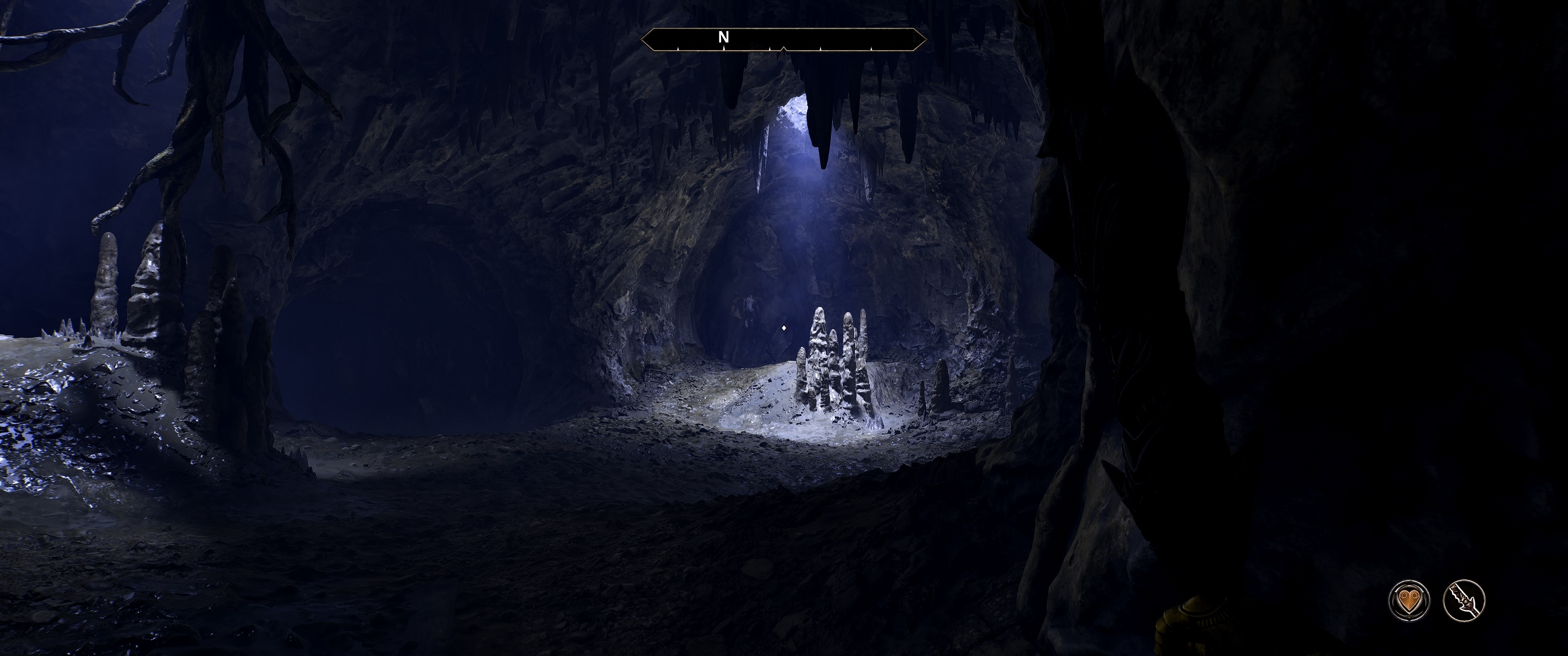Click the compass bar showing North
Screen dimensions: 1568x656
coord(784,40)
